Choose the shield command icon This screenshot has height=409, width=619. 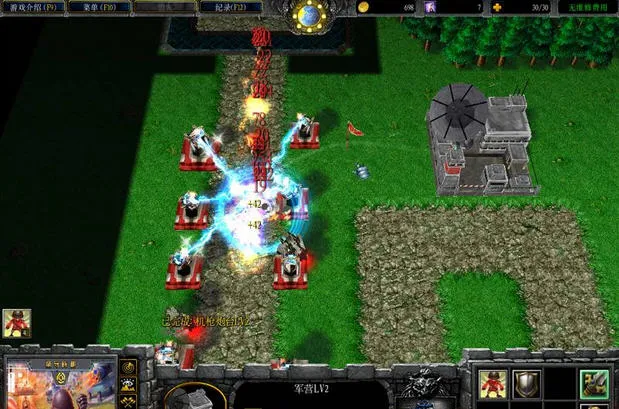[527, 381]
